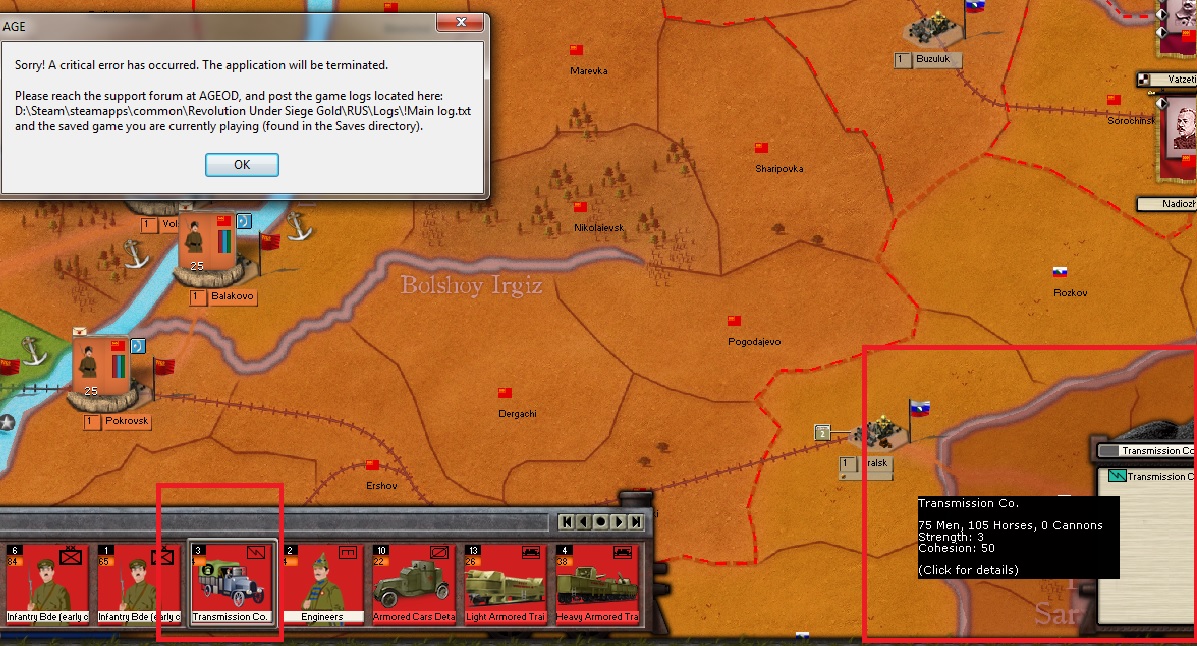Go to the previous unit with the left arrow
Image resolution: width=1197 pixels, height=646 pixels.
pos(583,521)
